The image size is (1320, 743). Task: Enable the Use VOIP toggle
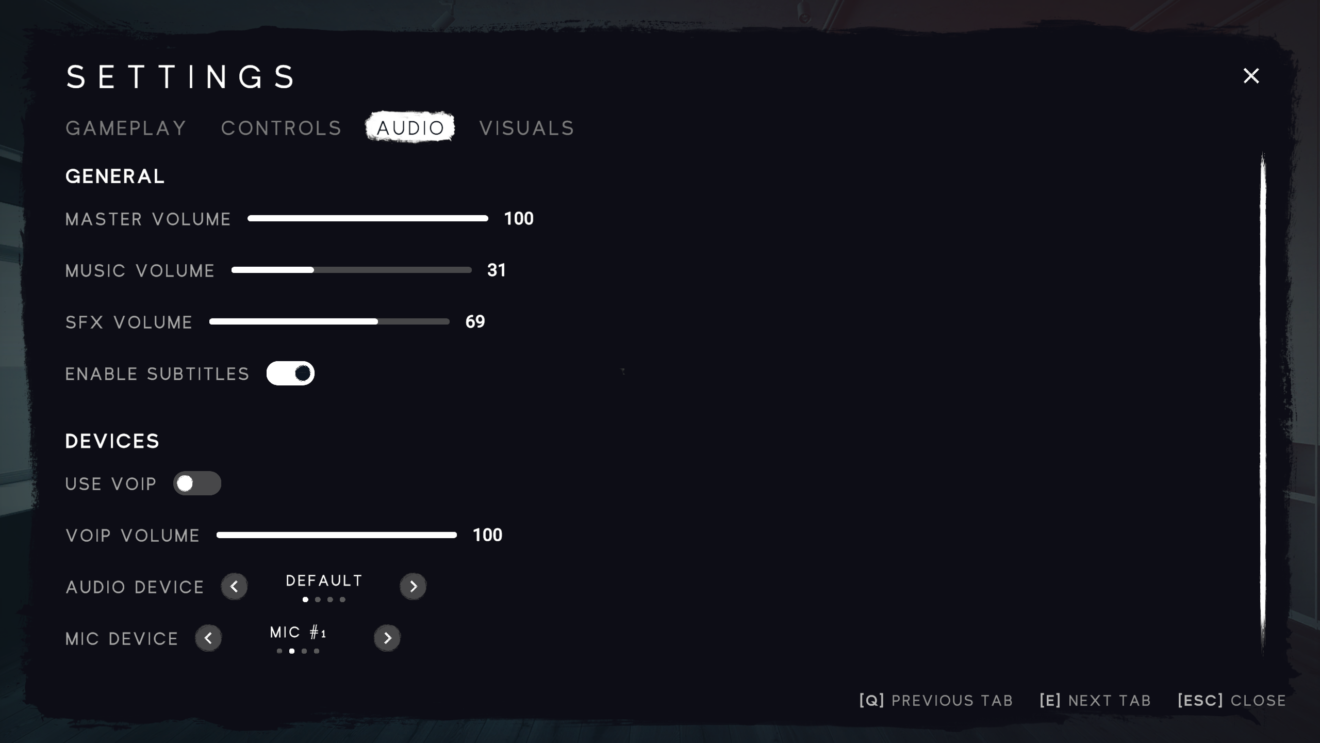tap(197, 483)
